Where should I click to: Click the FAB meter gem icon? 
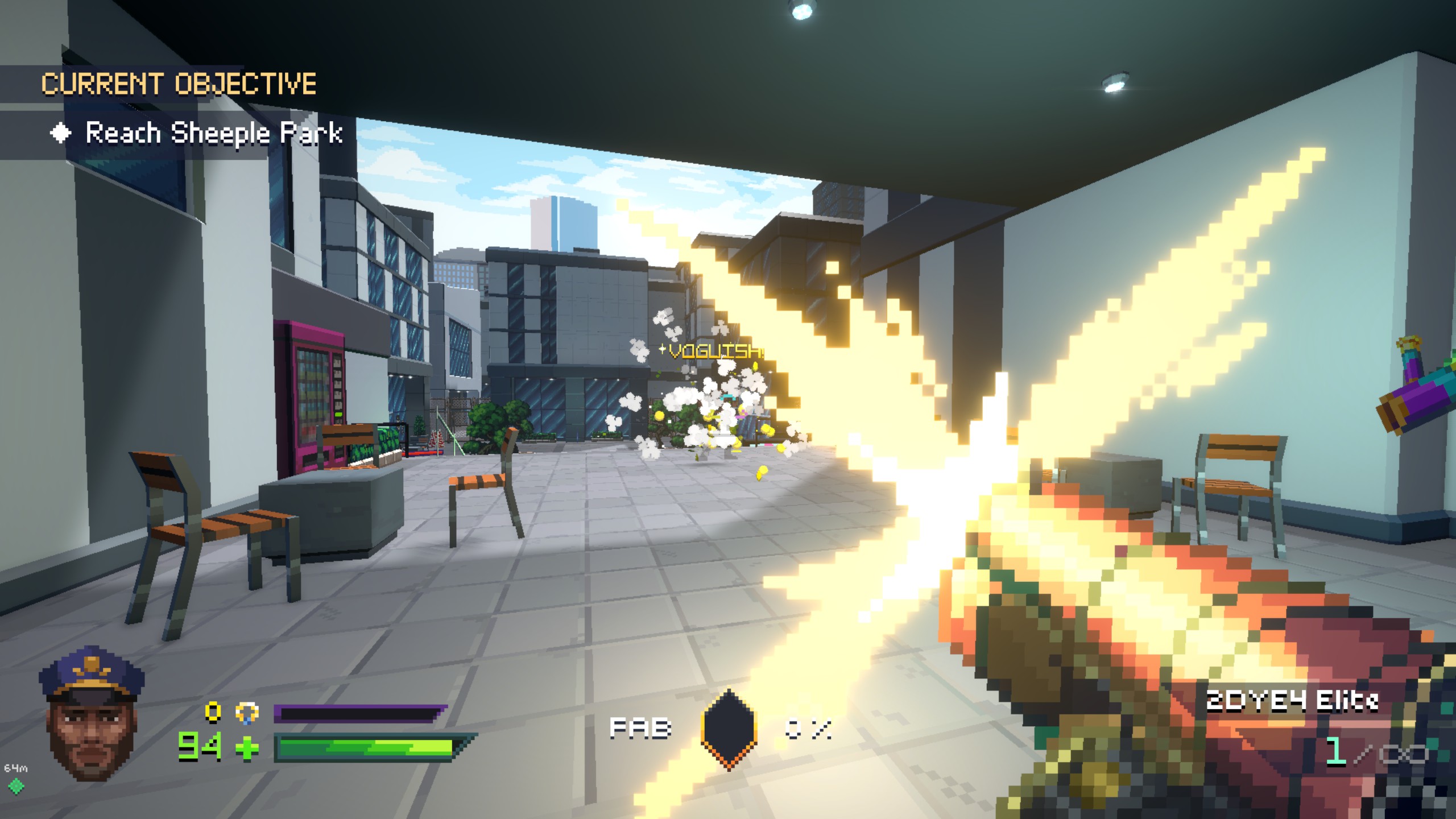tap(729, 729)
